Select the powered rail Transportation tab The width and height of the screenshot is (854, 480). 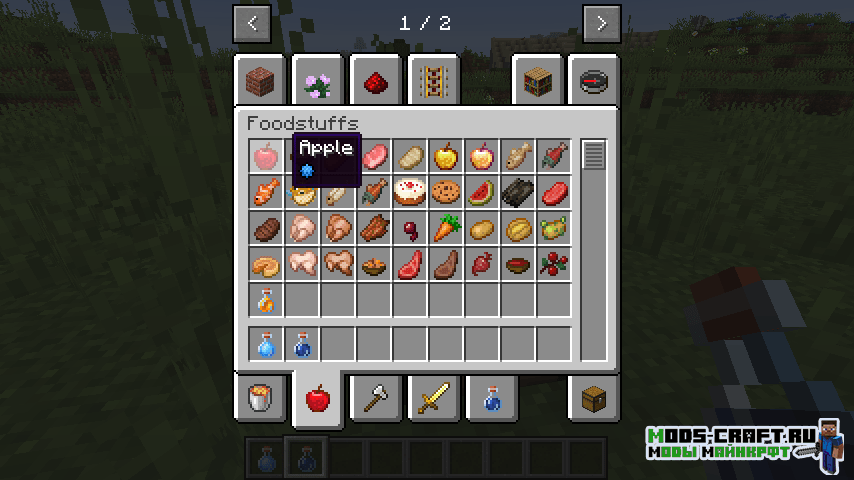click(434, 81)
